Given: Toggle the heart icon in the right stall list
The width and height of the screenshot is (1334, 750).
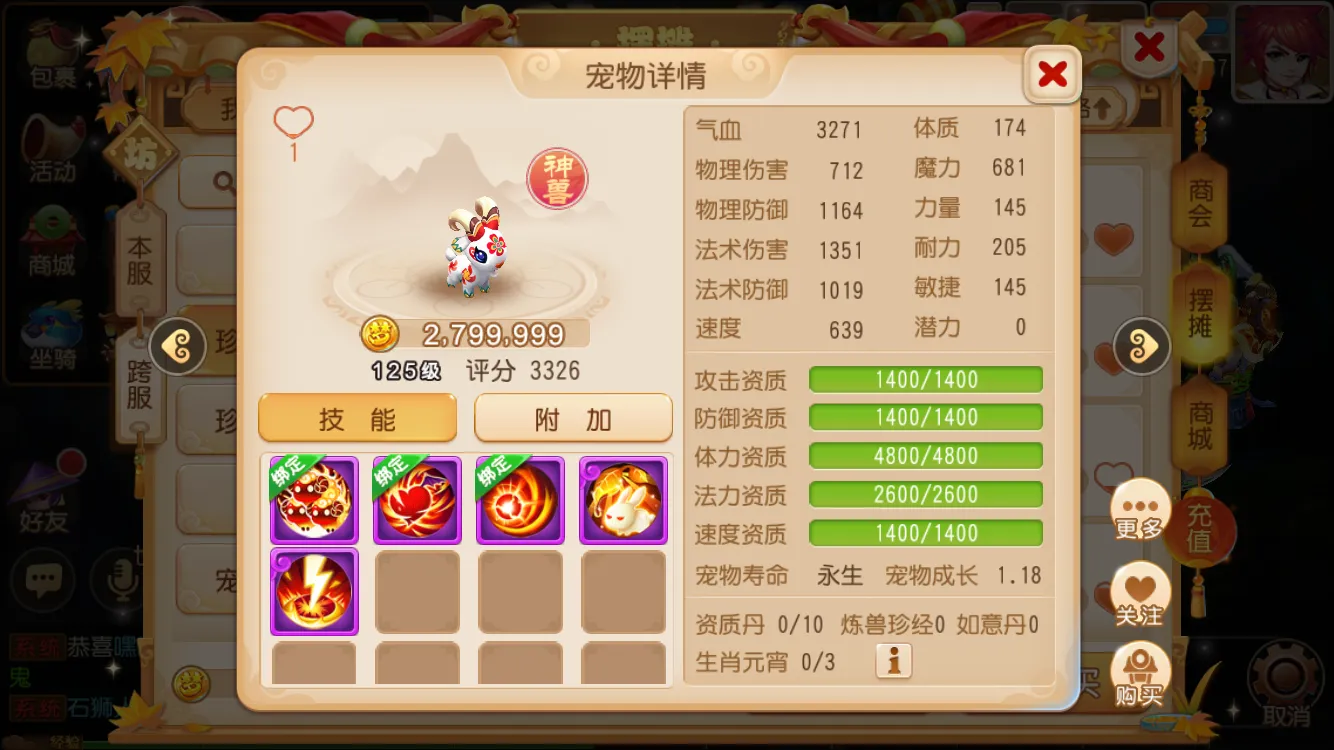Looking at the screenshot, I should [1112, 240].
